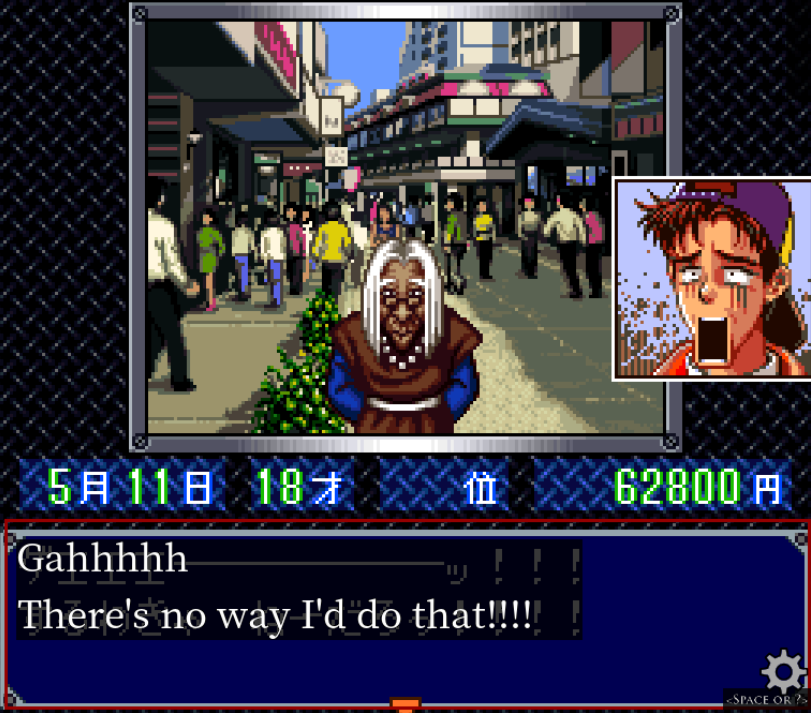The image size is (811, 713).
Task: Open the gear settings icon
Action: [783, 669]
